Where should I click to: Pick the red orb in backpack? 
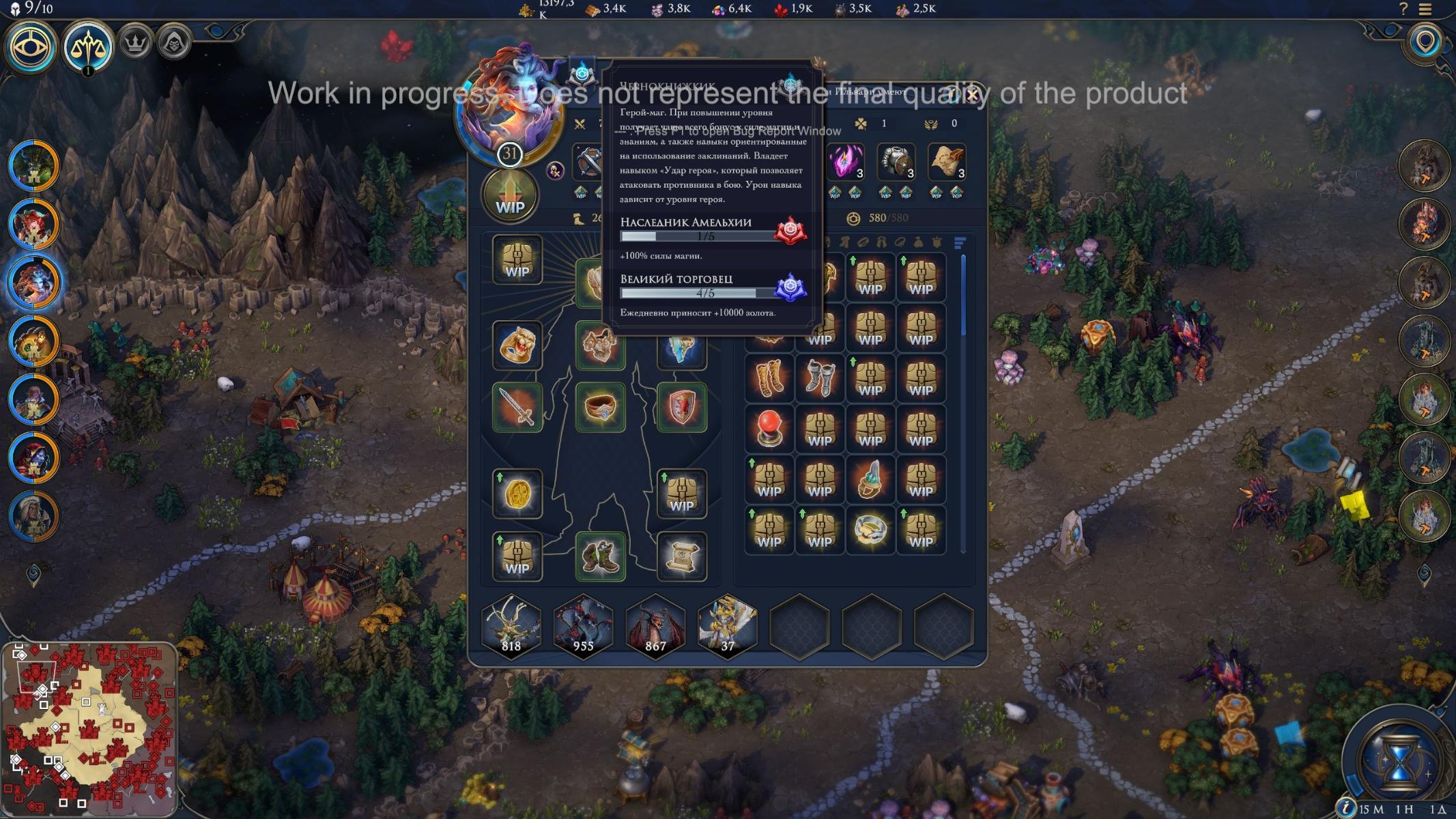point(769,429)
